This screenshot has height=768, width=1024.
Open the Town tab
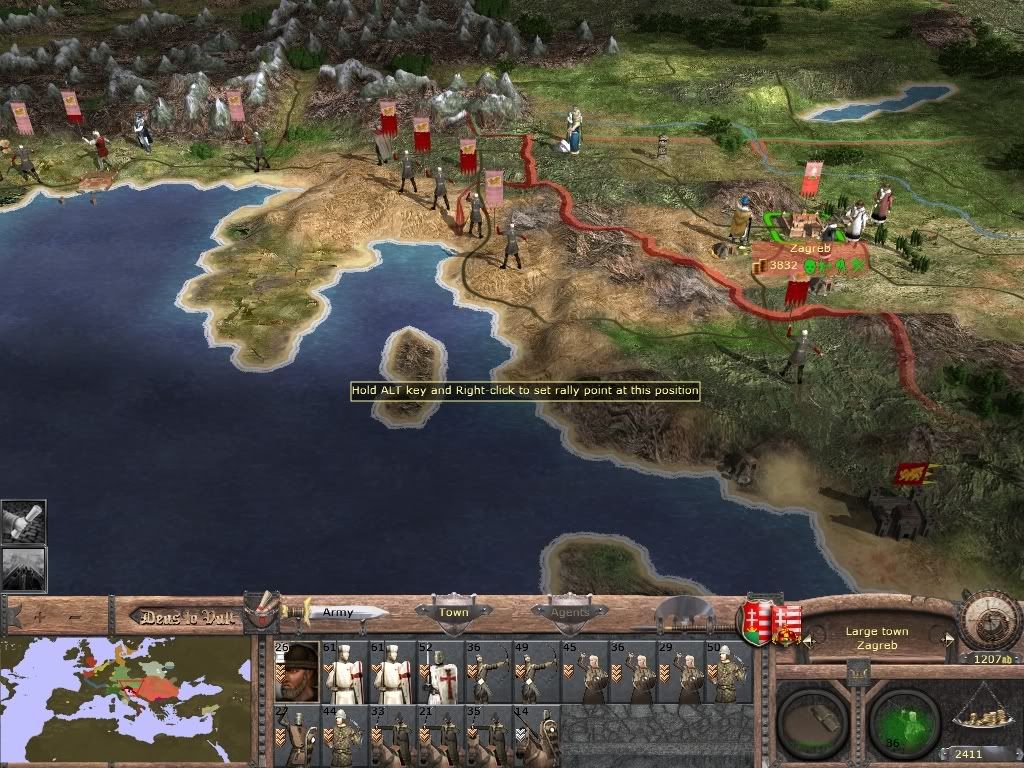tap(453, 612)
